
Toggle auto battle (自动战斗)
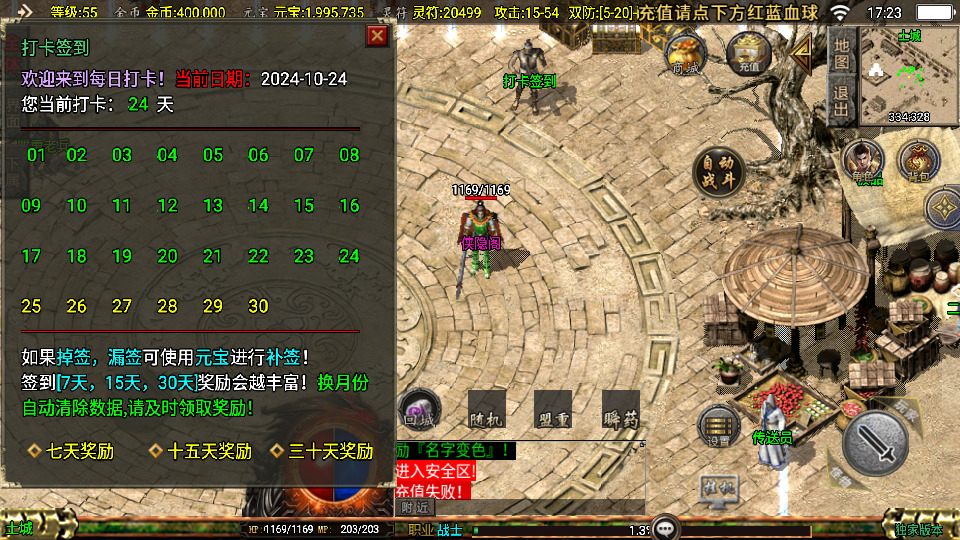point(718,170)
